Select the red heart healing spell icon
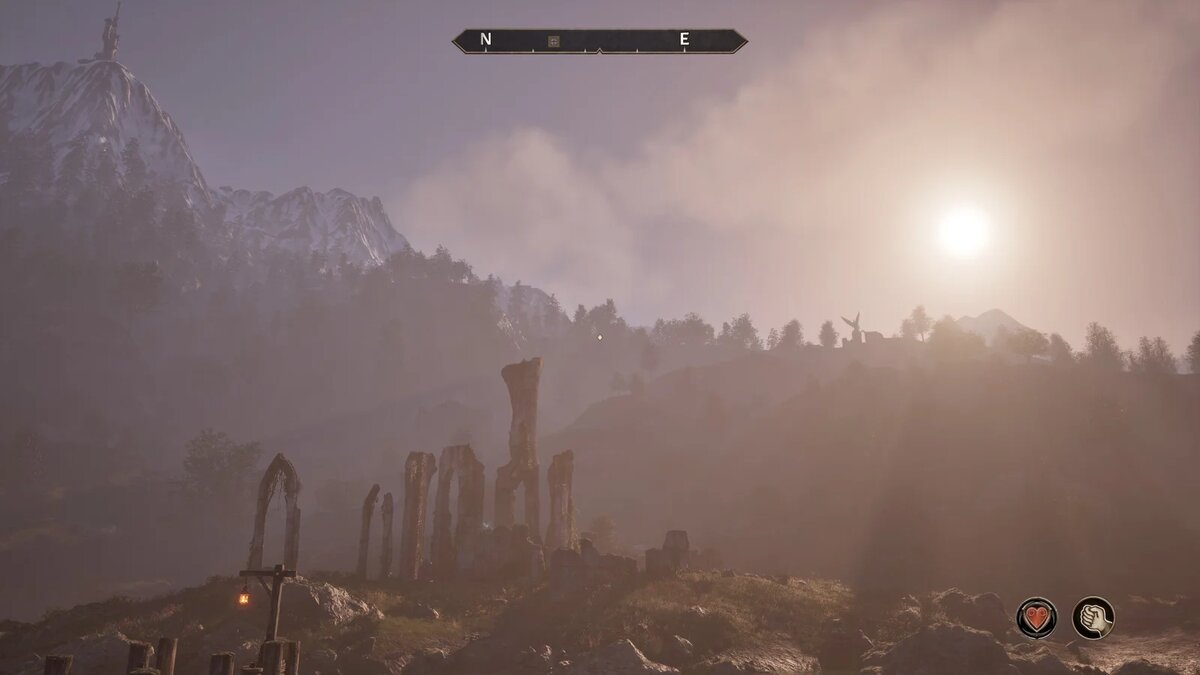Screen dimensions: 1200x675 tap(1037, 617)
